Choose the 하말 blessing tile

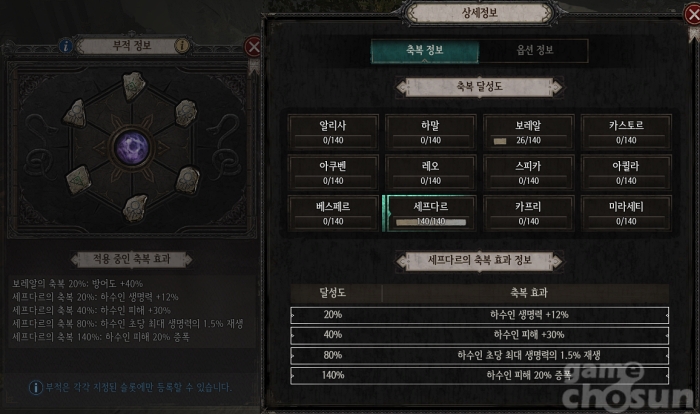click(432, 131)
